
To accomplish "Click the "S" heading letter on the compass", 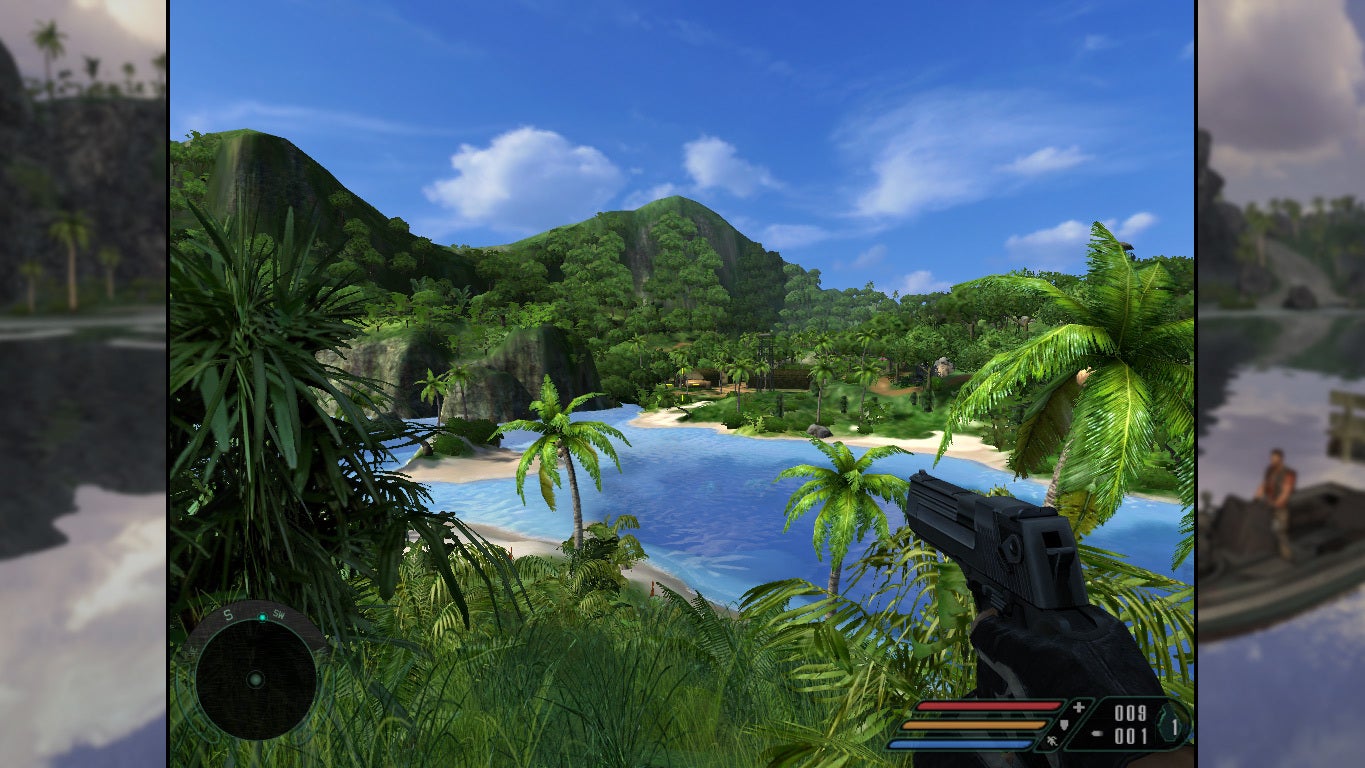I will click(228, 614).
